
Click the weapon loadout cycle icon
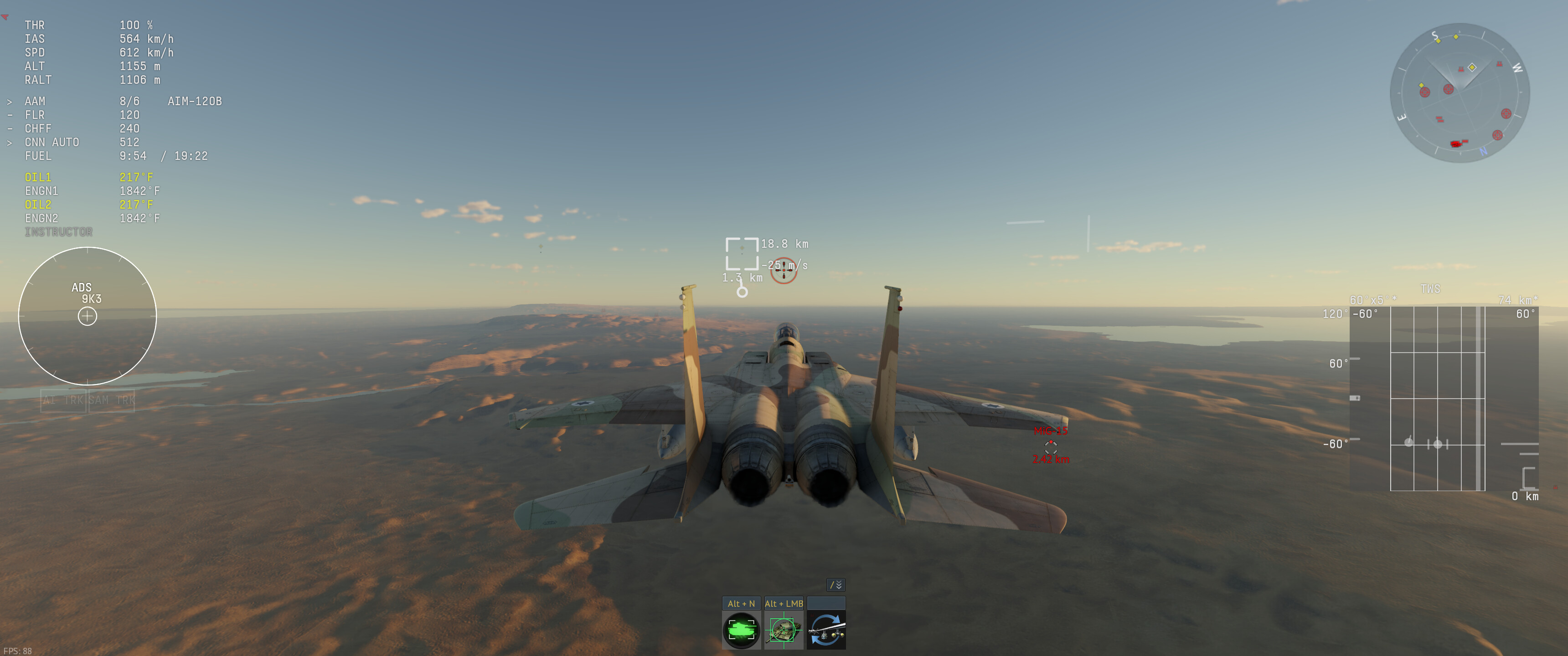pos(826,630)
